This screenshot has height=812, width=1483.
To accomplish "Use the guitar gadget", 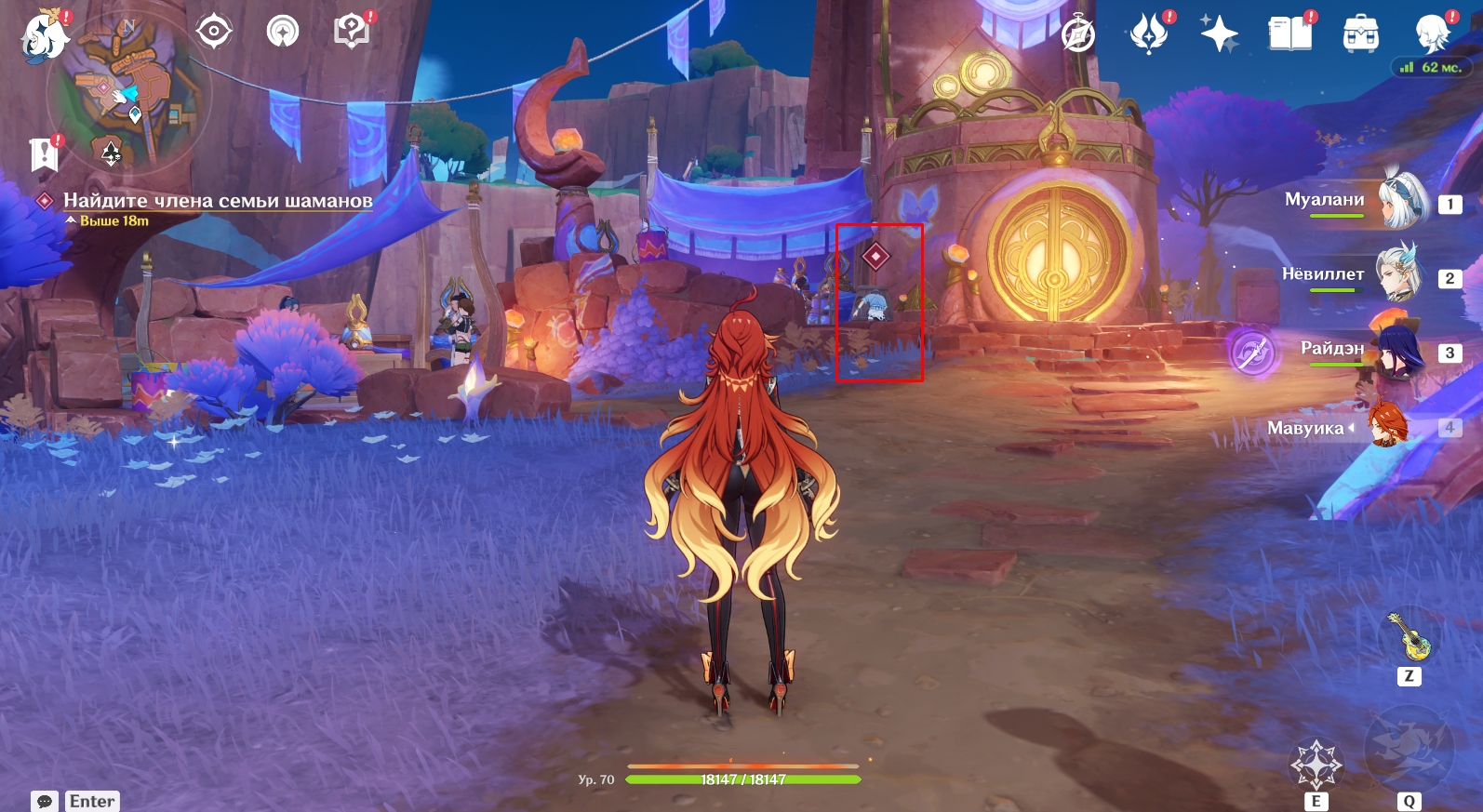I will coord(1410,637).
